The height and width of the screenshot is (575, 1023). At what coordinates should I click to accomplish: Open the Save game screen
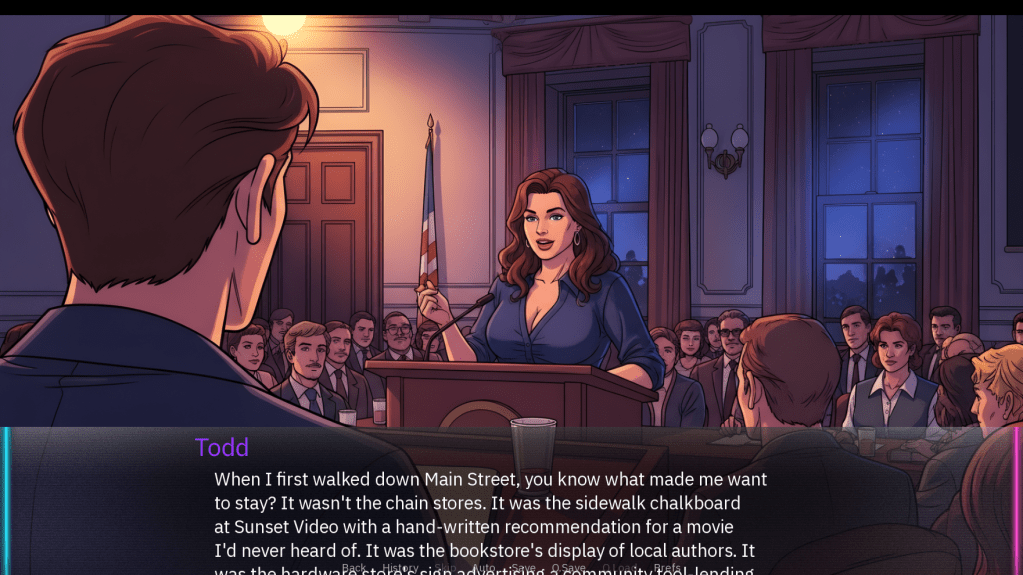(x=523, y=568)
